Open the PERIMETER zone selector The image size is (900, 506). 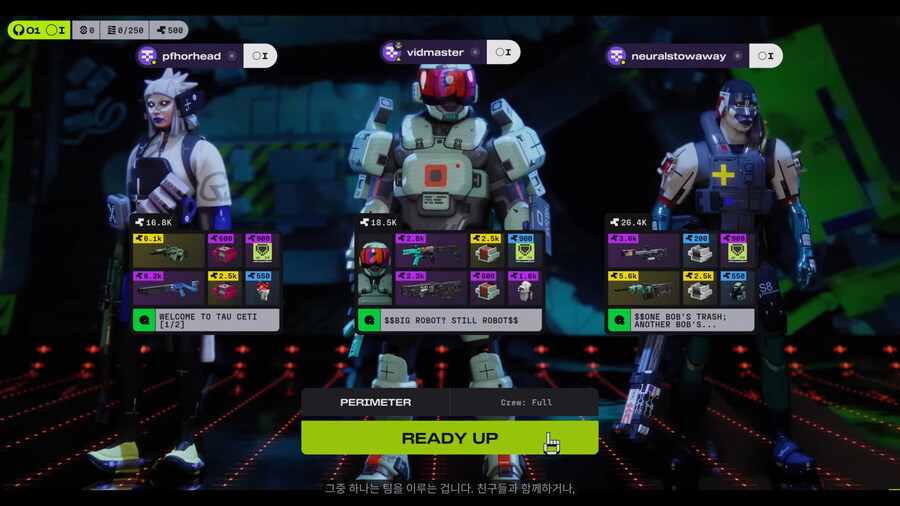(375, 402)
